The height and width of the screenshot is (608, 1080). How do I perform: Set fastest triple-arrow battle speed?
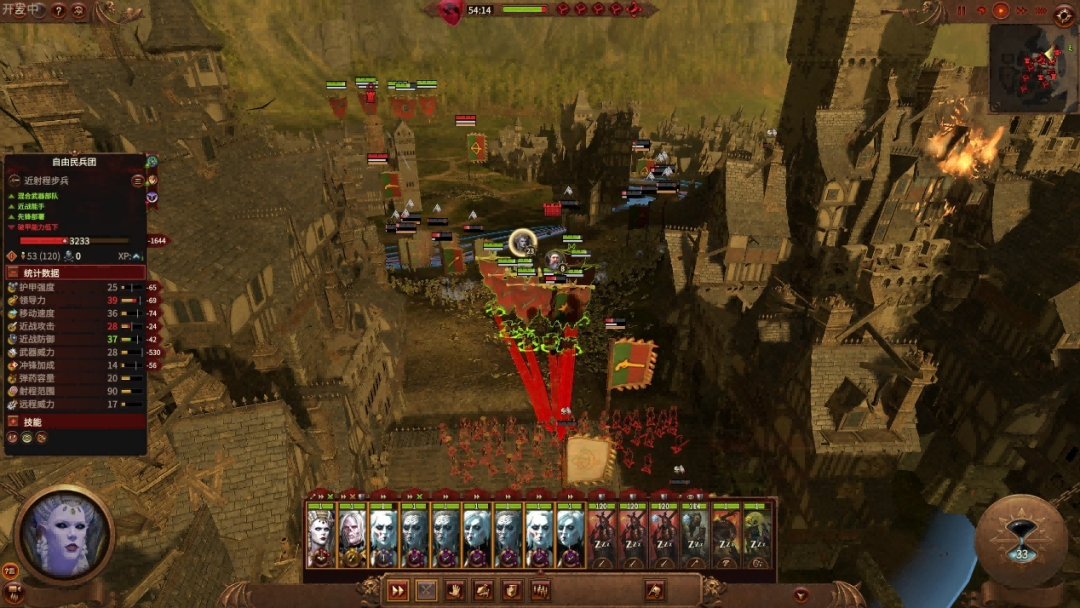tap(1041, 10)
